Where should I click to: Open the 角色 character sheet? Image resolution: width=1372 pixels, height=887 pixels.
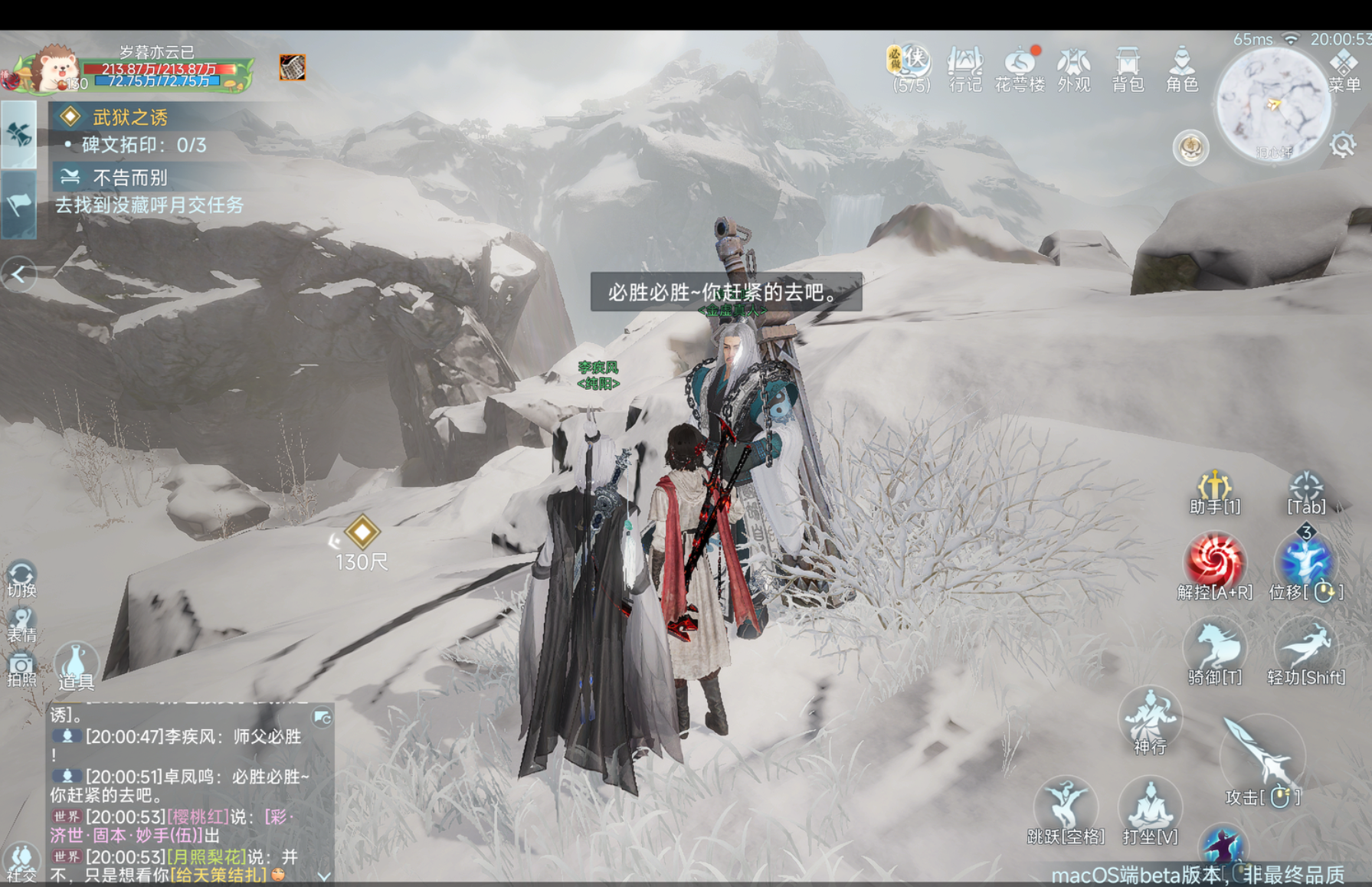tap(1181, 67)
